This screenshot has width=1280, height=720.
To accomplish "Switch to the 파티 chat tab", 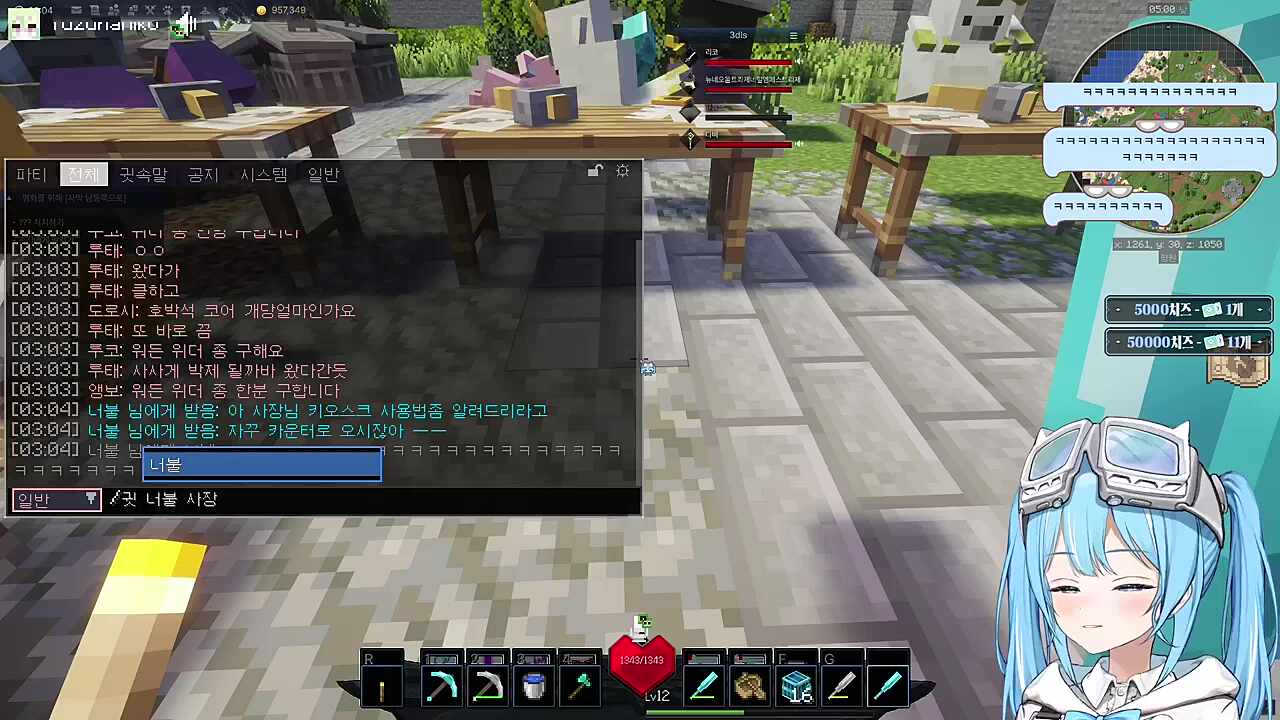I will coord(31,175).
